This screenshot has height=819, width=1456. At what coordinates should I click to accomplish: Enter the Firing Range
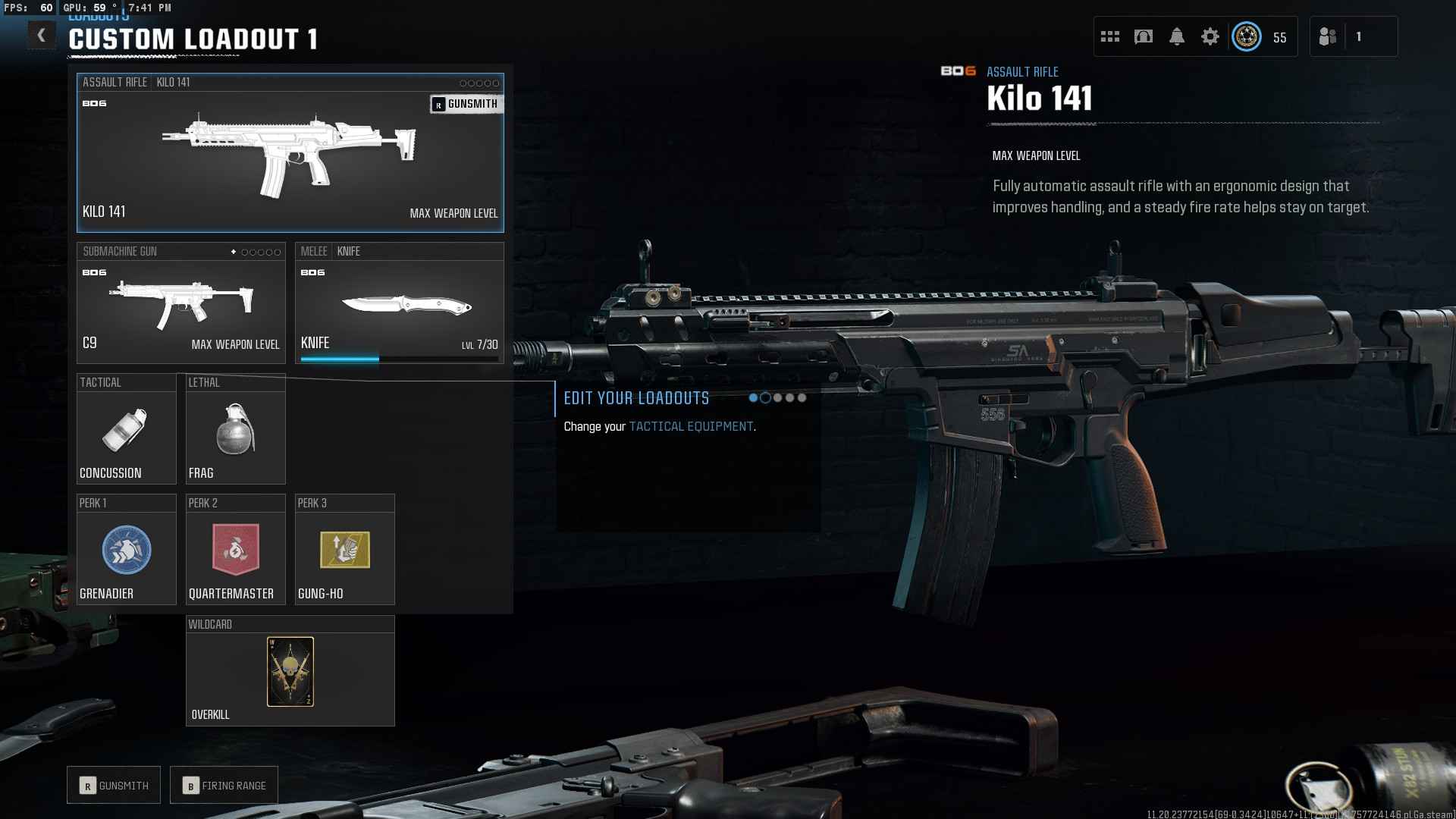(x=224, y=786)
